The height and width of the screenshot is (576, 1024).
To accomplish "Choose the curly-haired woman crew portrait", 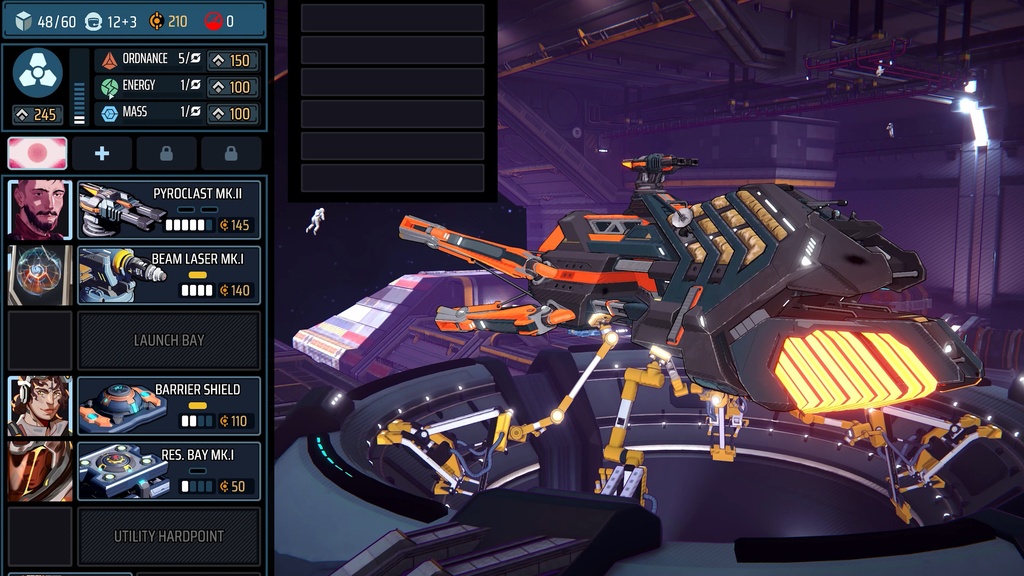I will coord(40,405).
